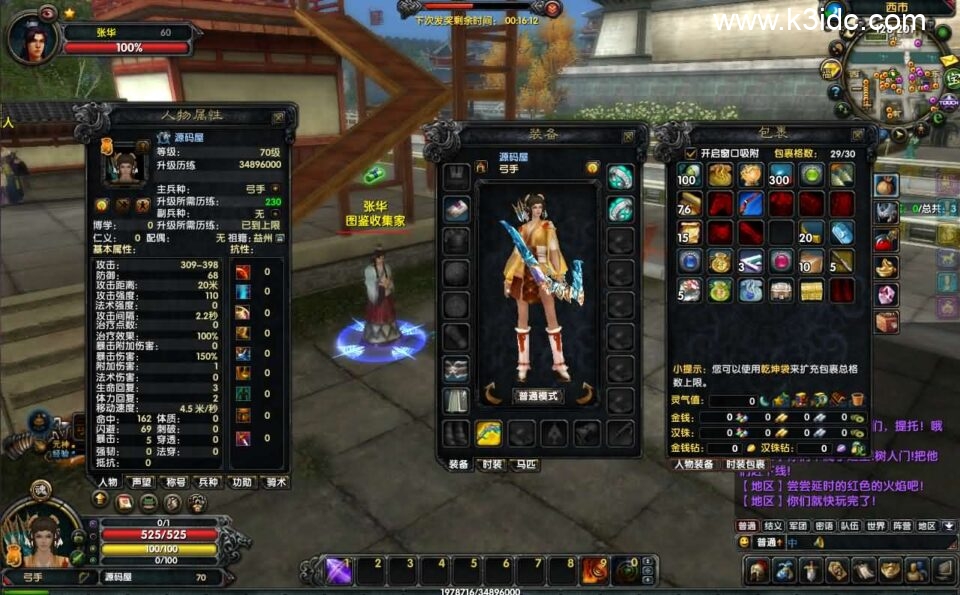
Task: Switch to the 时装包裹 fashion bag tab
Action: pyautogui.click(x=745, y=465)
